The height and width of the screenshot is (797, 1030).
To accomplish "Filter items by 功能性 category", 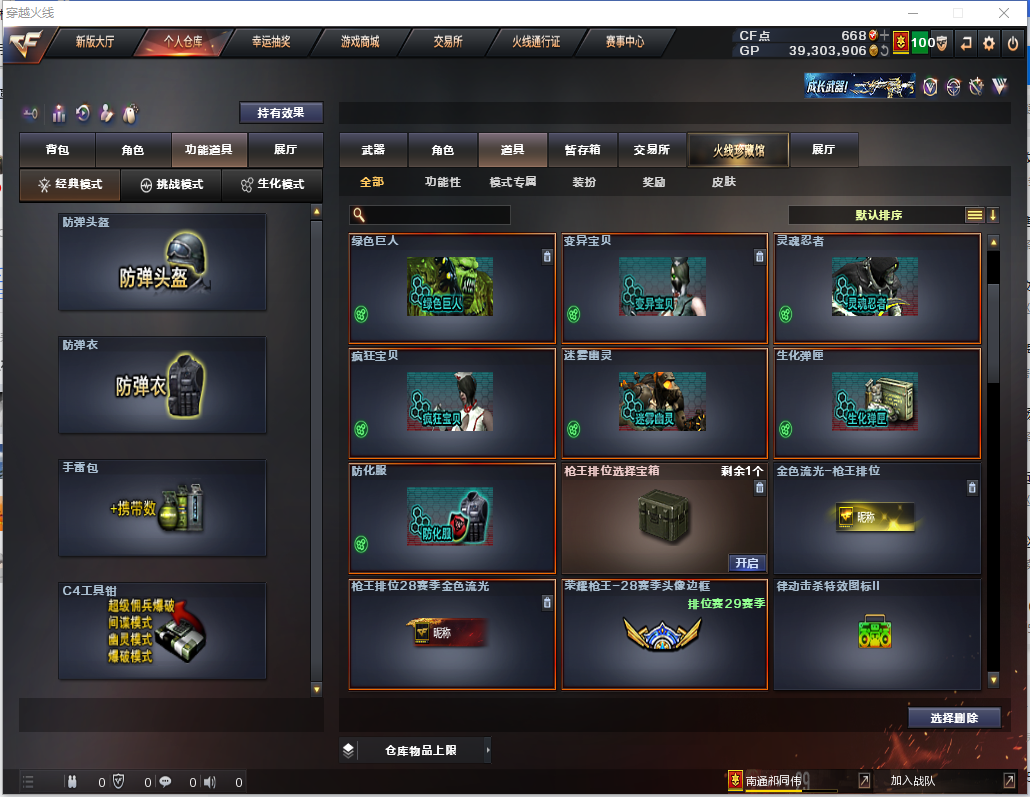I will tap(442, 182).
